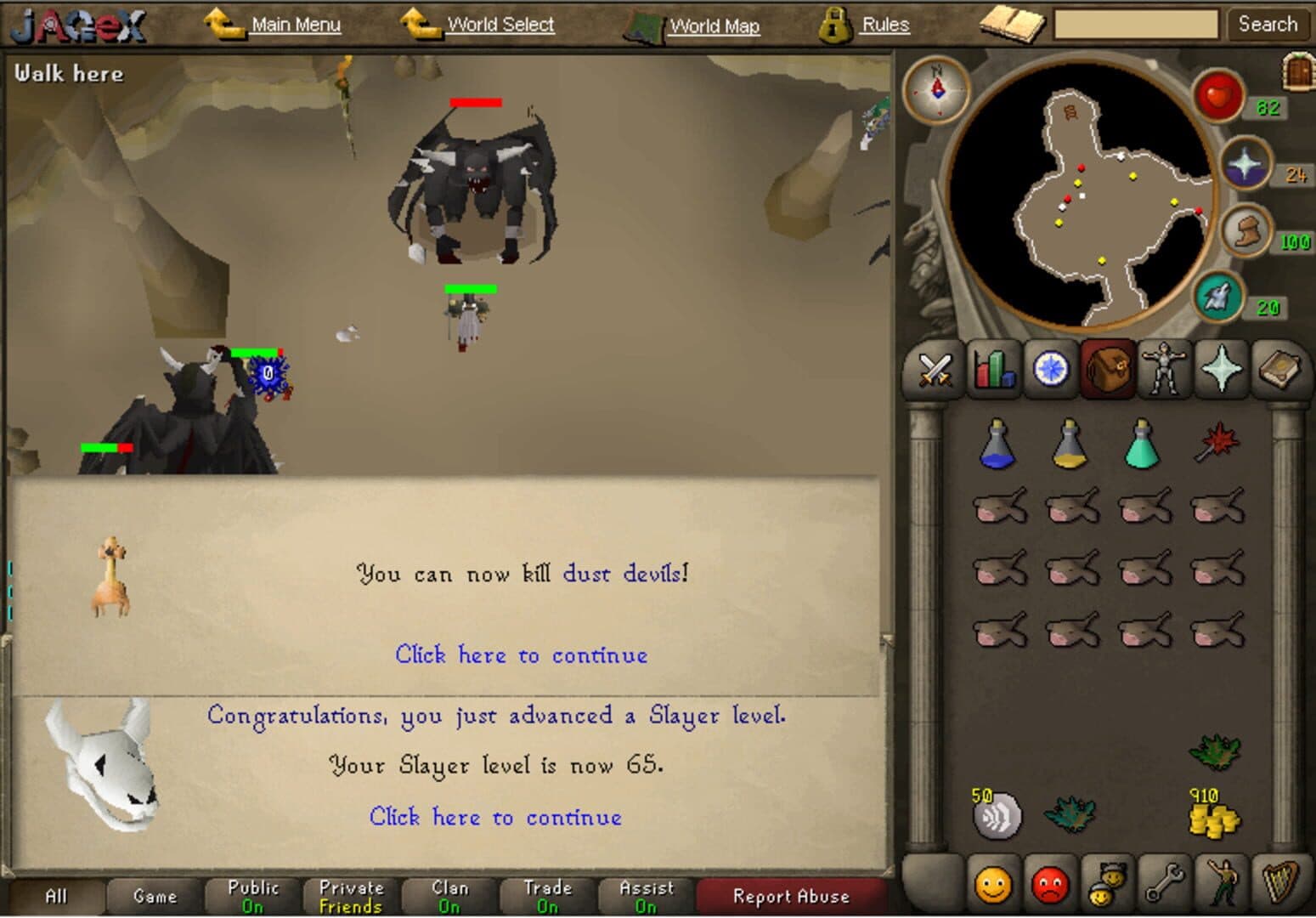Open the World Map menu item
The image size is (1316, 918).
pos(714,25)
